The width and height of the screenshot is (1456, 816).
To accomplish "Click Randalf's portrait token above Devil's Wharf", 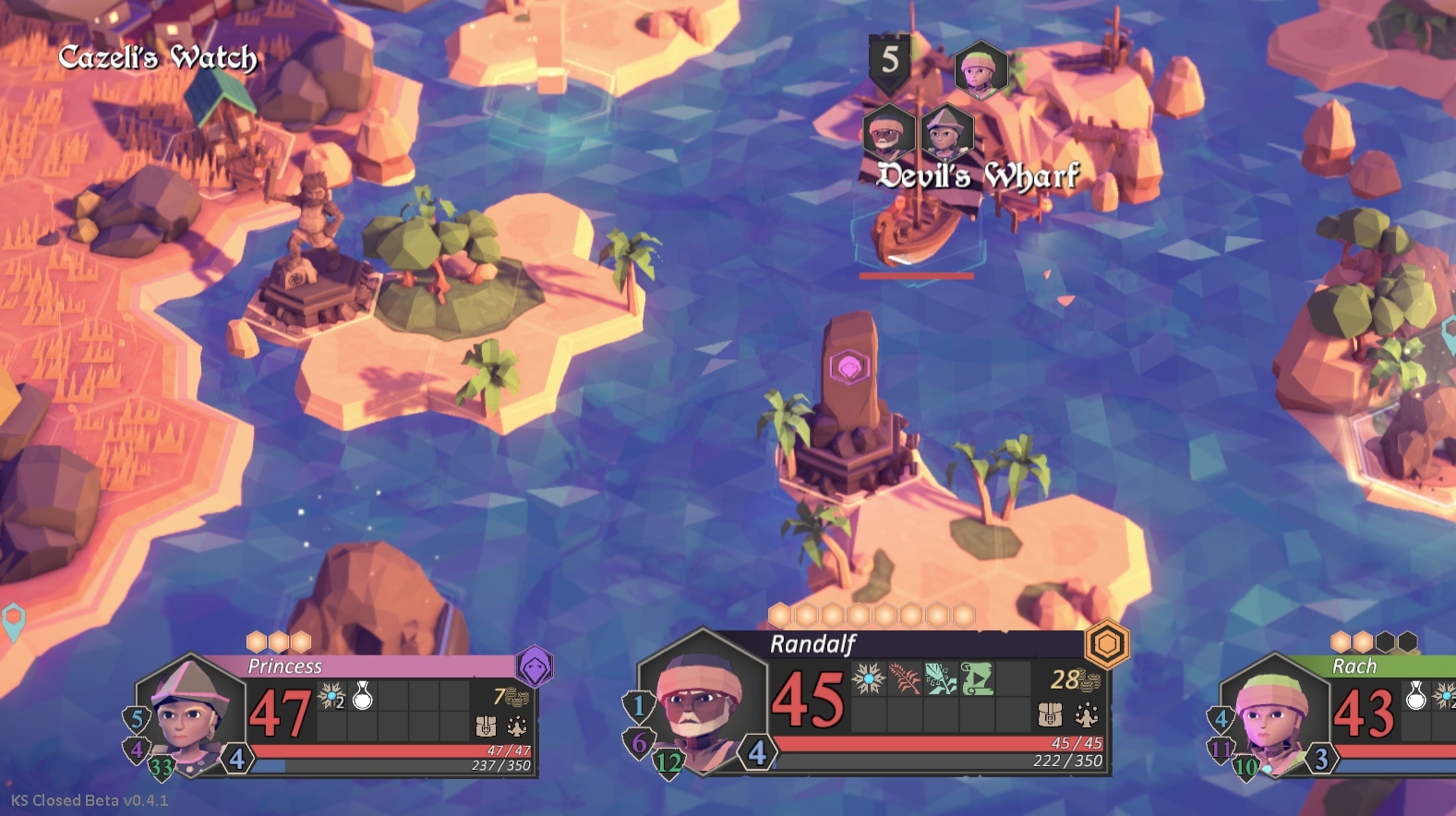I will pyautogui.click(x=888, y=132).
